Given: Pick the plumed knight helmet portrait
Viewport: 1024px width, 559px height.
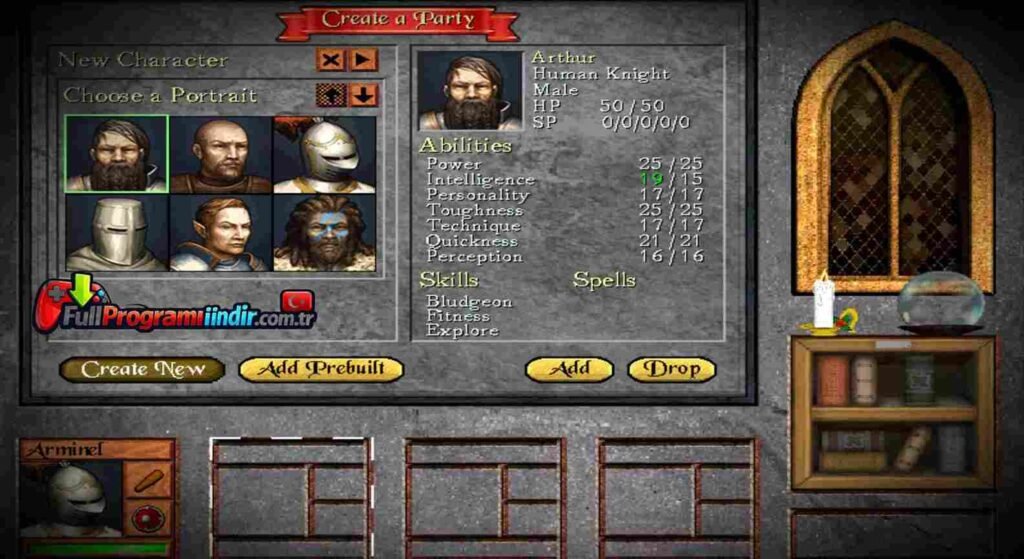Looking at the screenshot, I should point(324,154).
